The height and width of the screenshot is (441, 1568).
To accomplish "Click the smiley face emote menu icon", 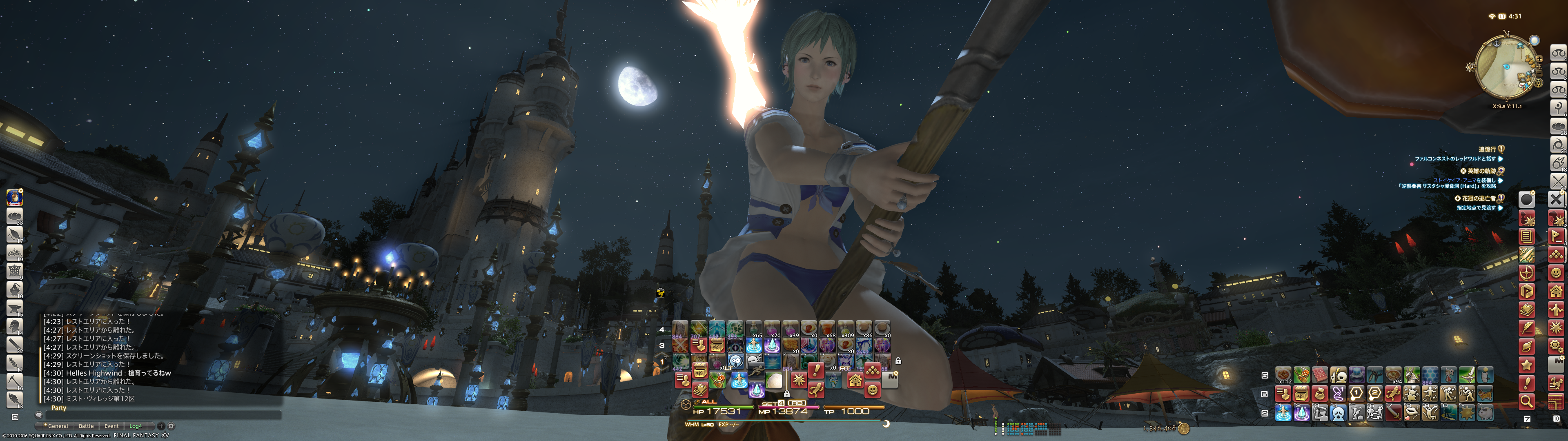I will [872, 390].
